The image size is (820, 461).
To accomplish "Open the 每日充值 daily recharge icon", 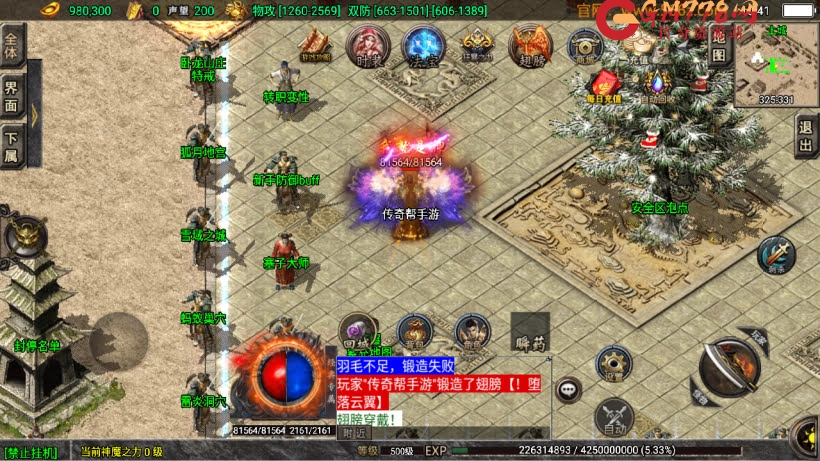I will click(x=604, y=86).
